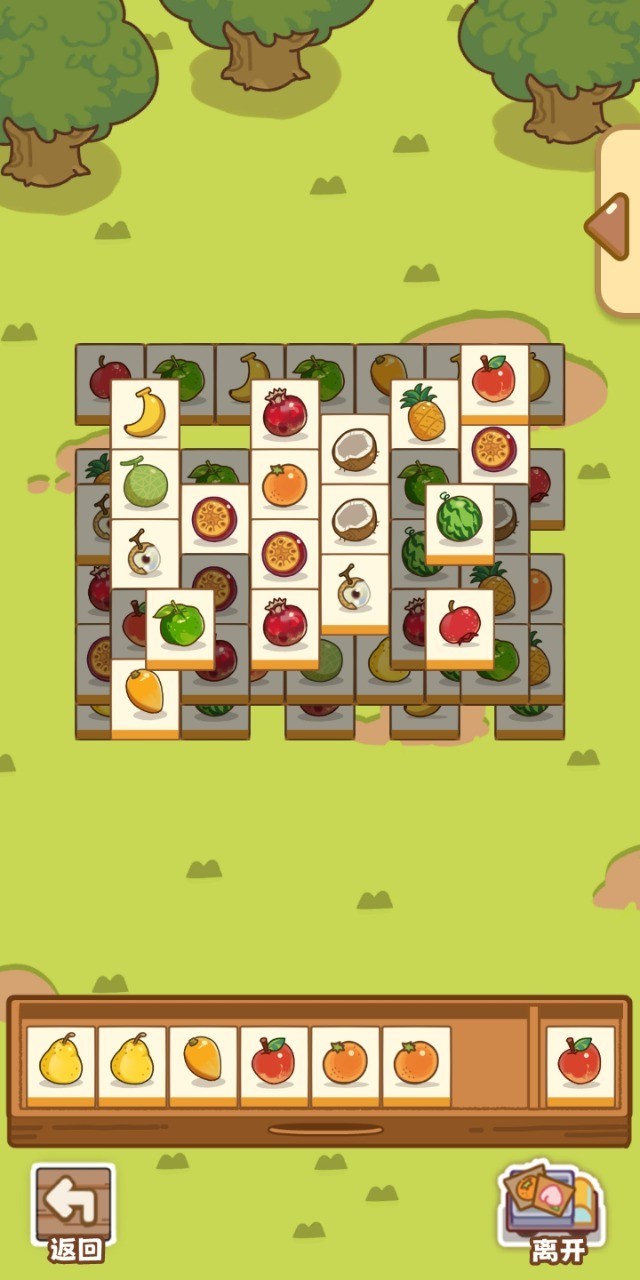640x1280 pixels.
Task: Select the banana tile
Action: tap(145, 413)
